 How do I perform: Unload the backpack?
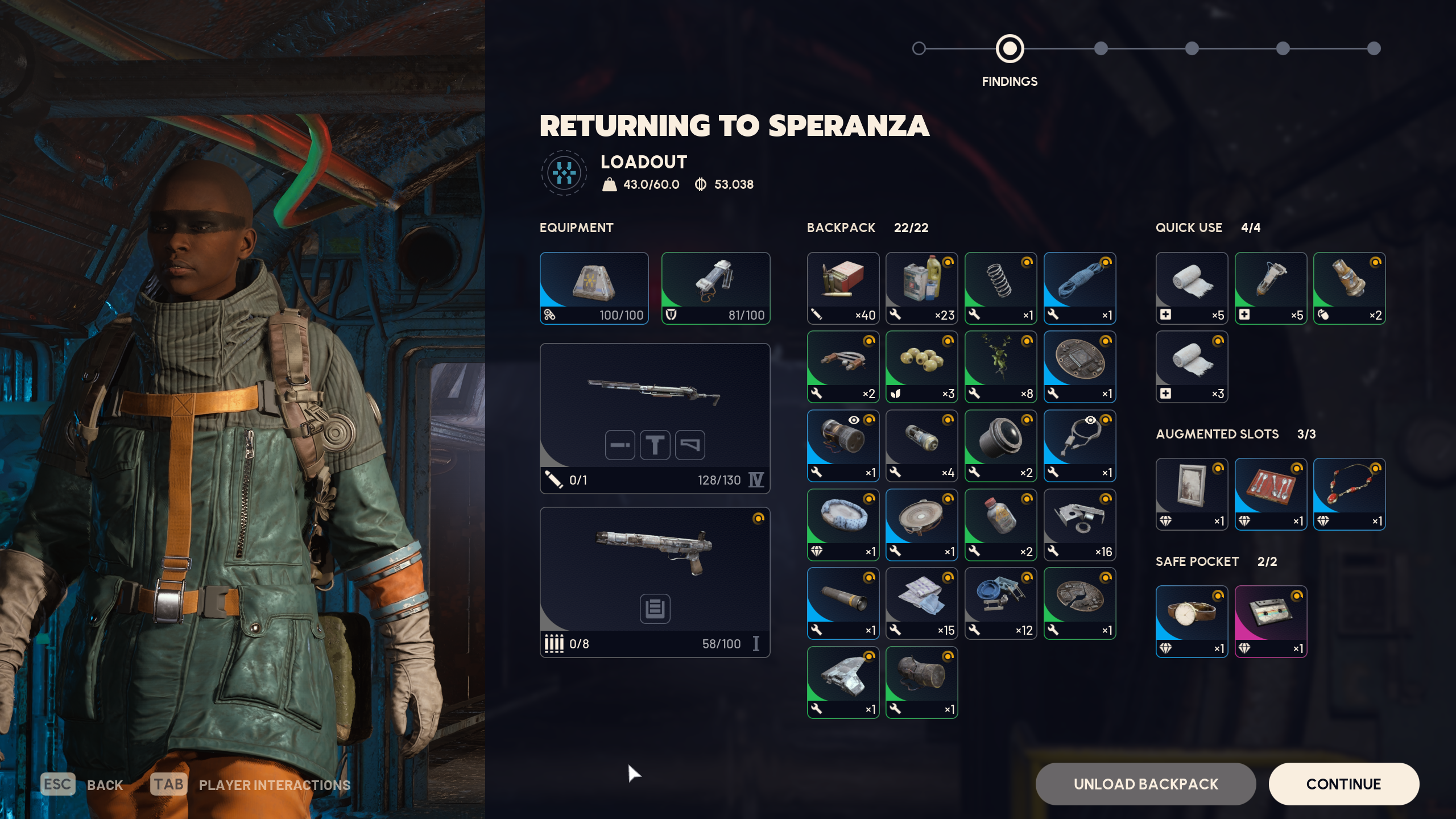coord(1145,784)
